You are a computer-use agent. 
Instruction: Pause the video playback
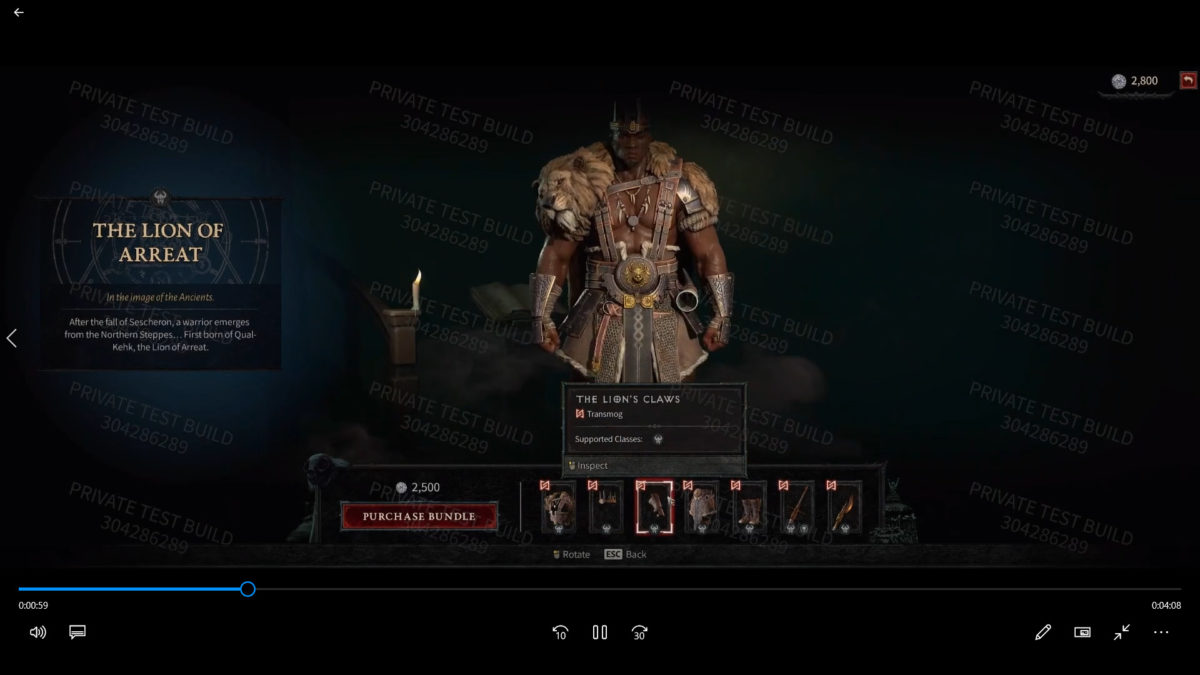coord(600,632)
